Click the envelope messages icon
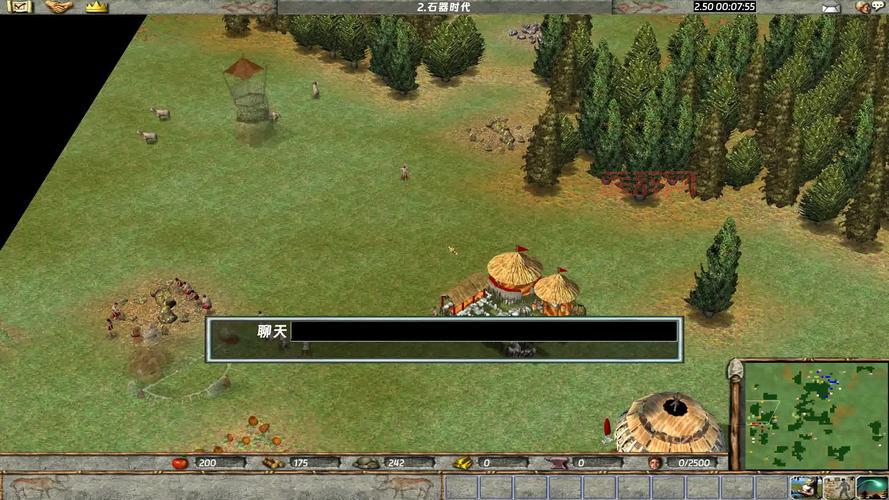The image size is (889, 500). (829, 7)
